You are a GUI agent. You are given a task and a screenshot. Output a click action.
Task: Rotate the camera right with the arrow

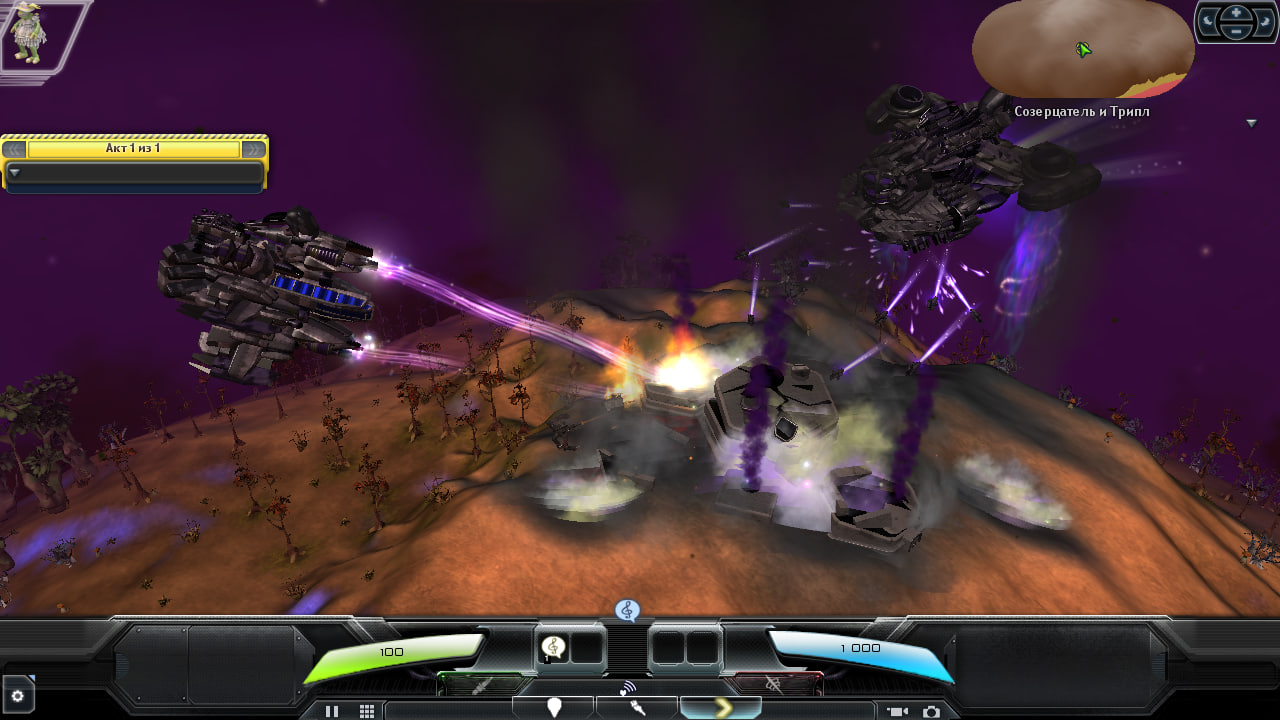pyautogui.click(x=1263, y=22)
